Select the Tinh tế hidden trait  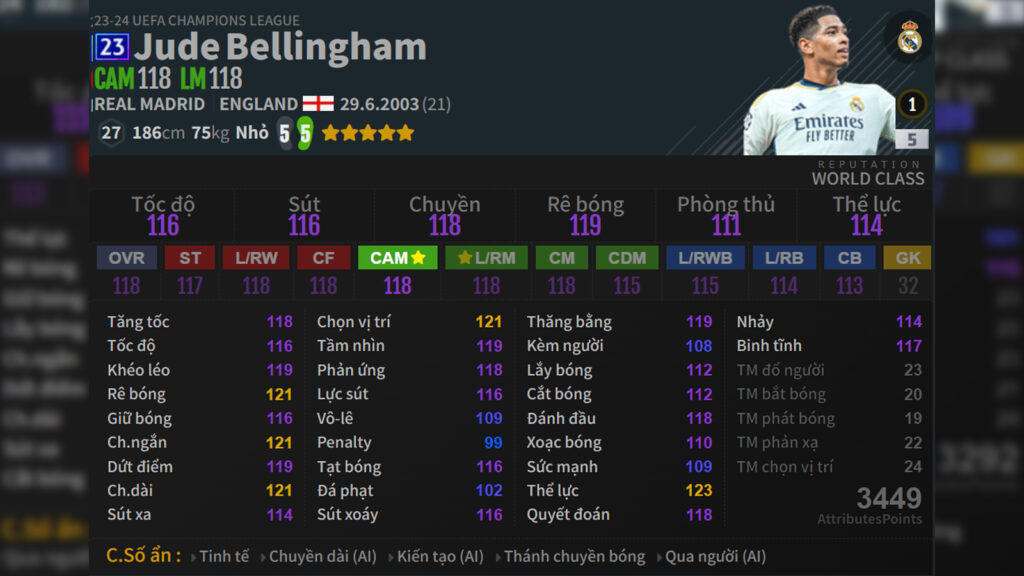(x=224, y=556)
